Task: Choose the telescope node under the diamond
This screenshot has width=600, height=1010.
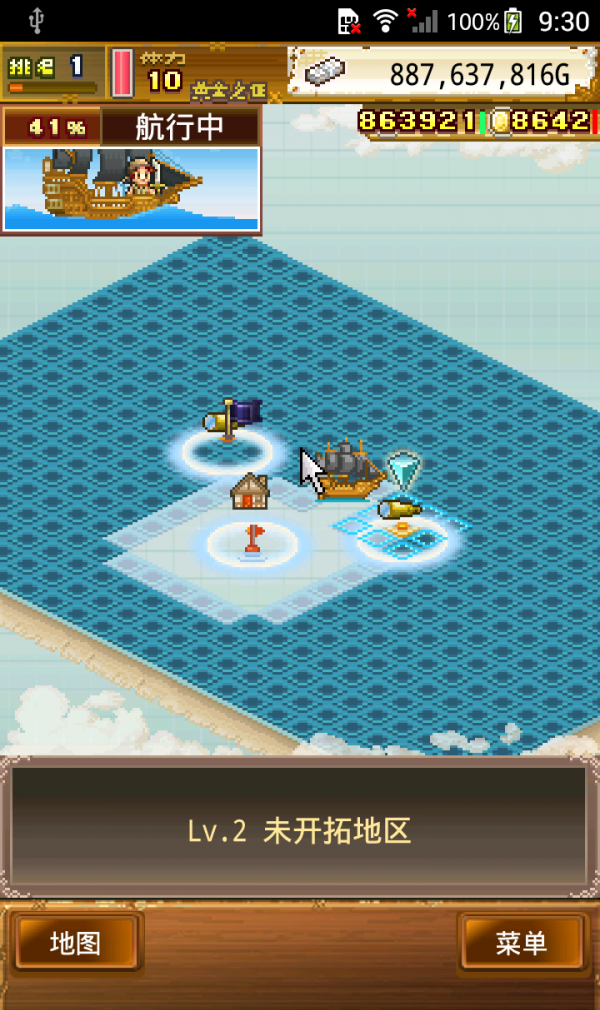Action: [401, 512]
